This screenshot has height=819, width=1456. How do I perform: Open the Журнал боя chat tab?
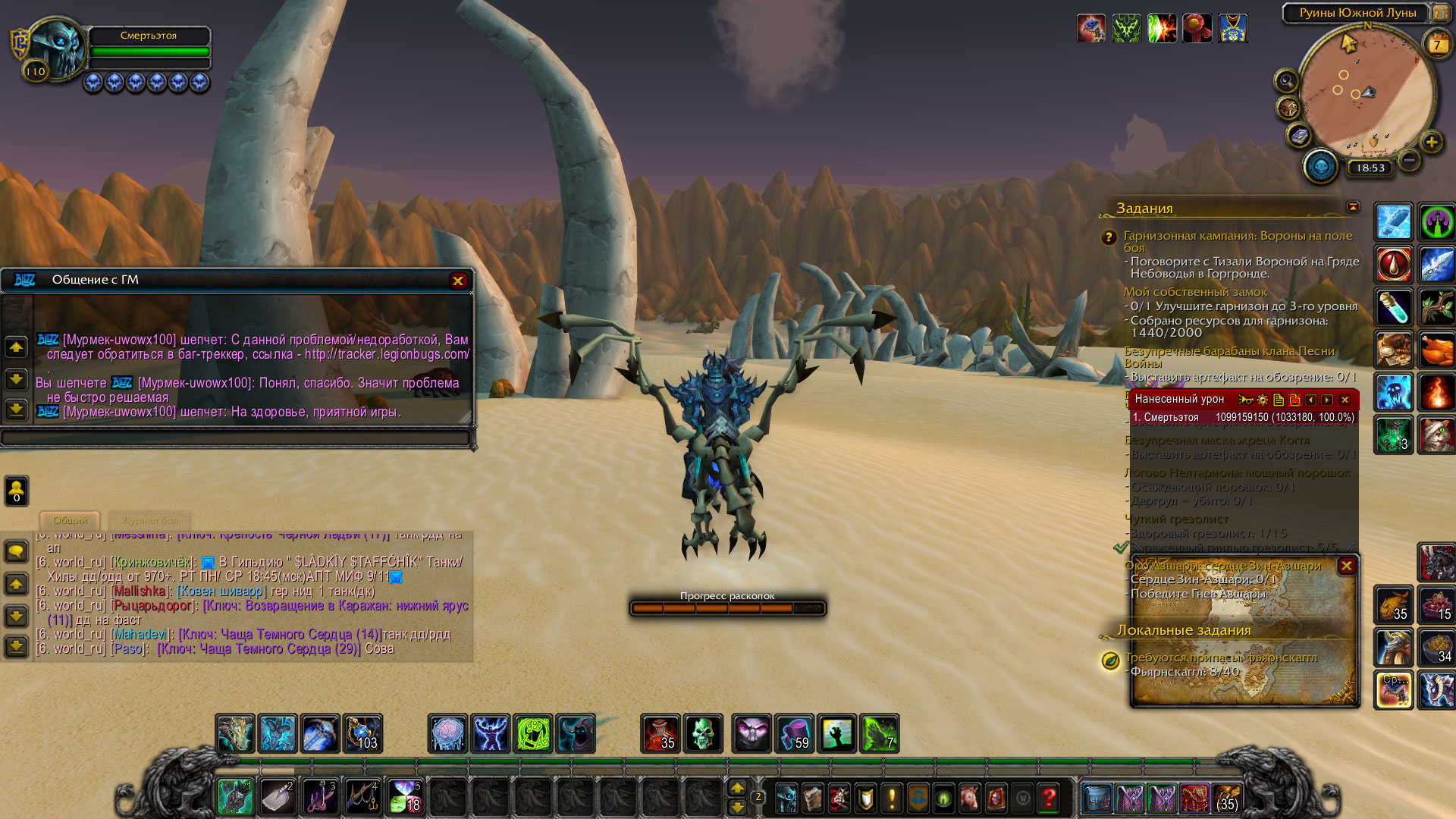click(149, 520)
